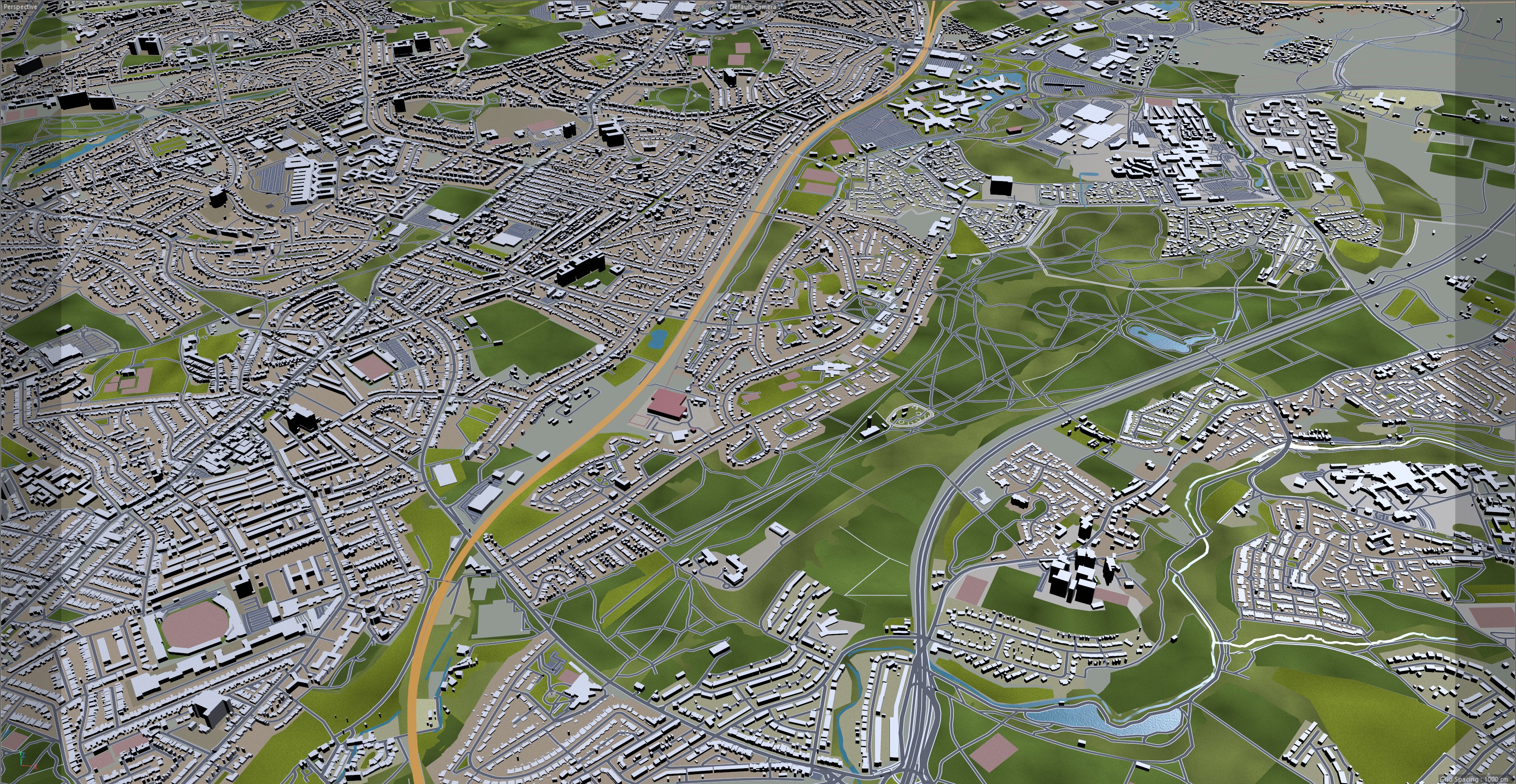Click the Perspective viewport label
Viewport: 1516px width, 784px height.
[19, 6]
